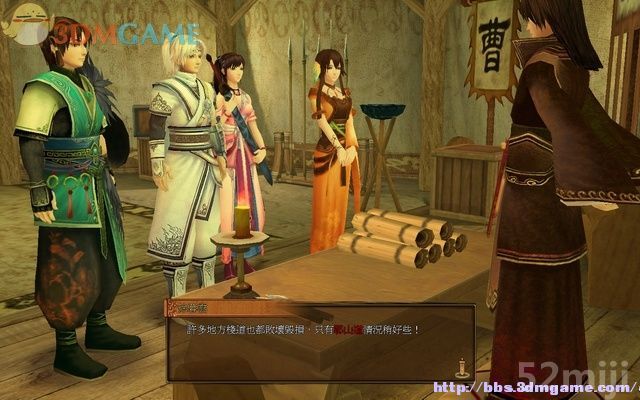Click the candle icon to continue dialogue
This screenshot has width=640, height=400.
tap(461, 368)
